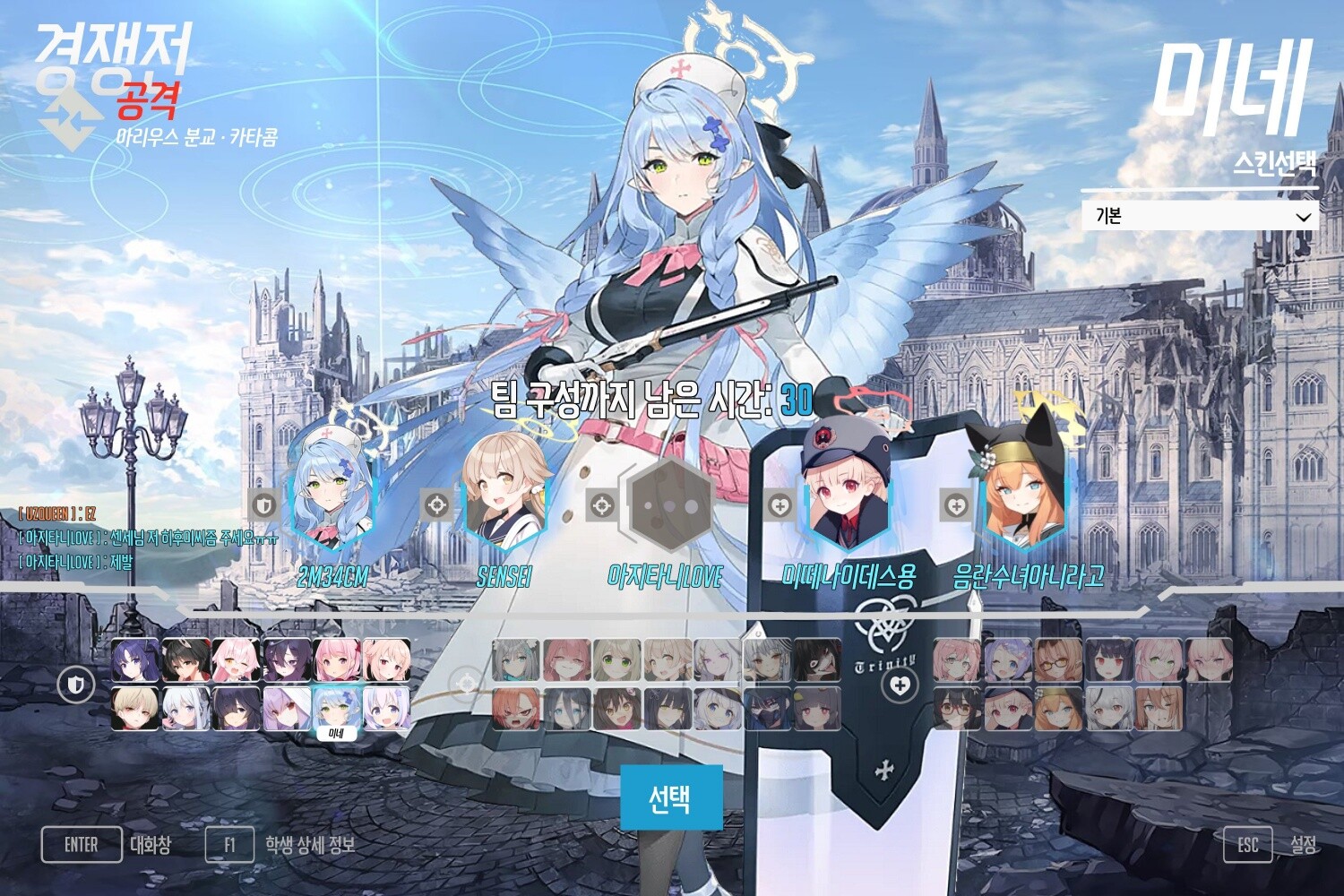
Task: Pick the orange-haired support portrait wearing glasses
Action: (x=1057, y=661)
